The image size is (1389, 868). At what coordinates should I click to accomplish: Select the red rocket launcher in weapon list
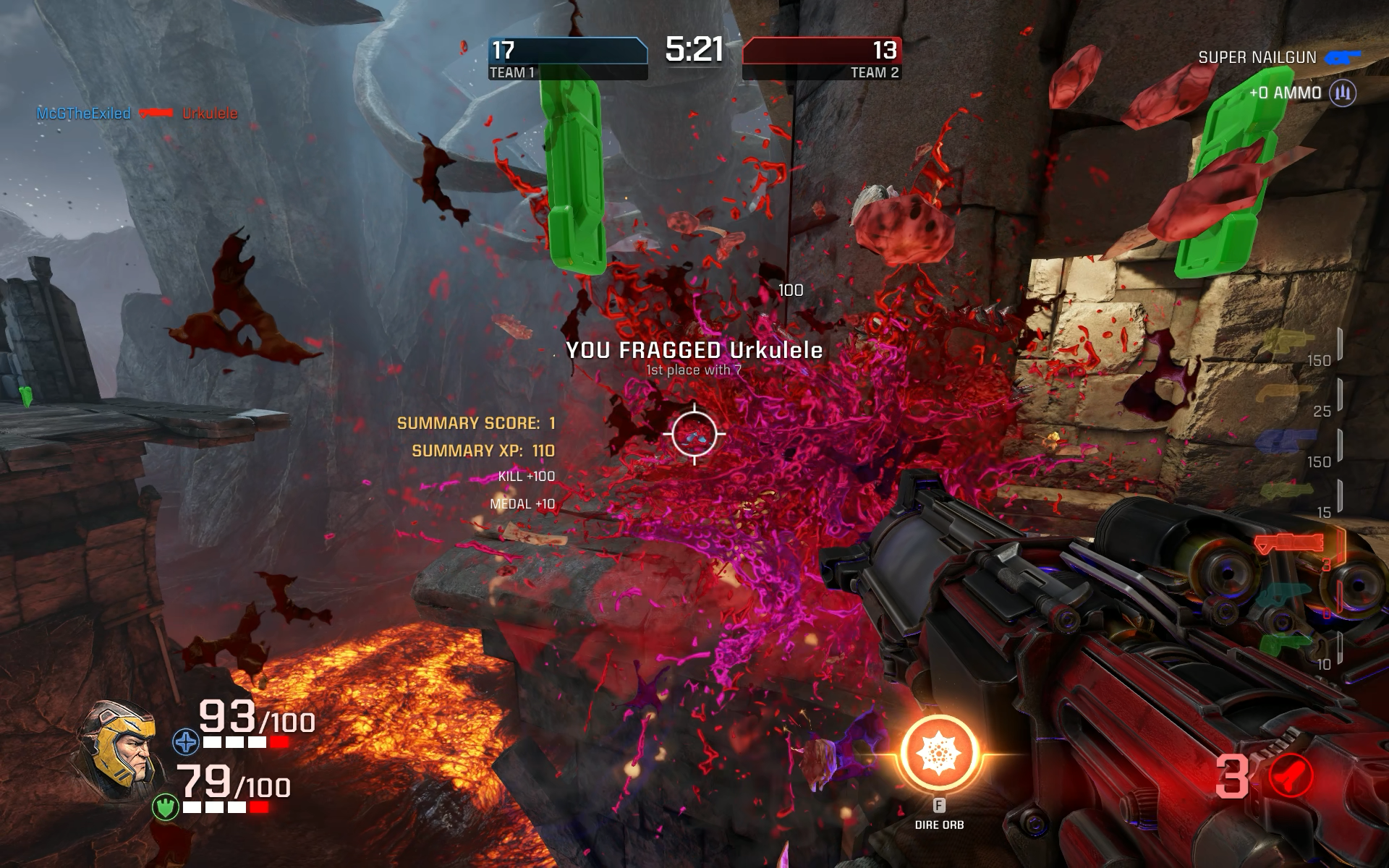(x=1289, y=543)
